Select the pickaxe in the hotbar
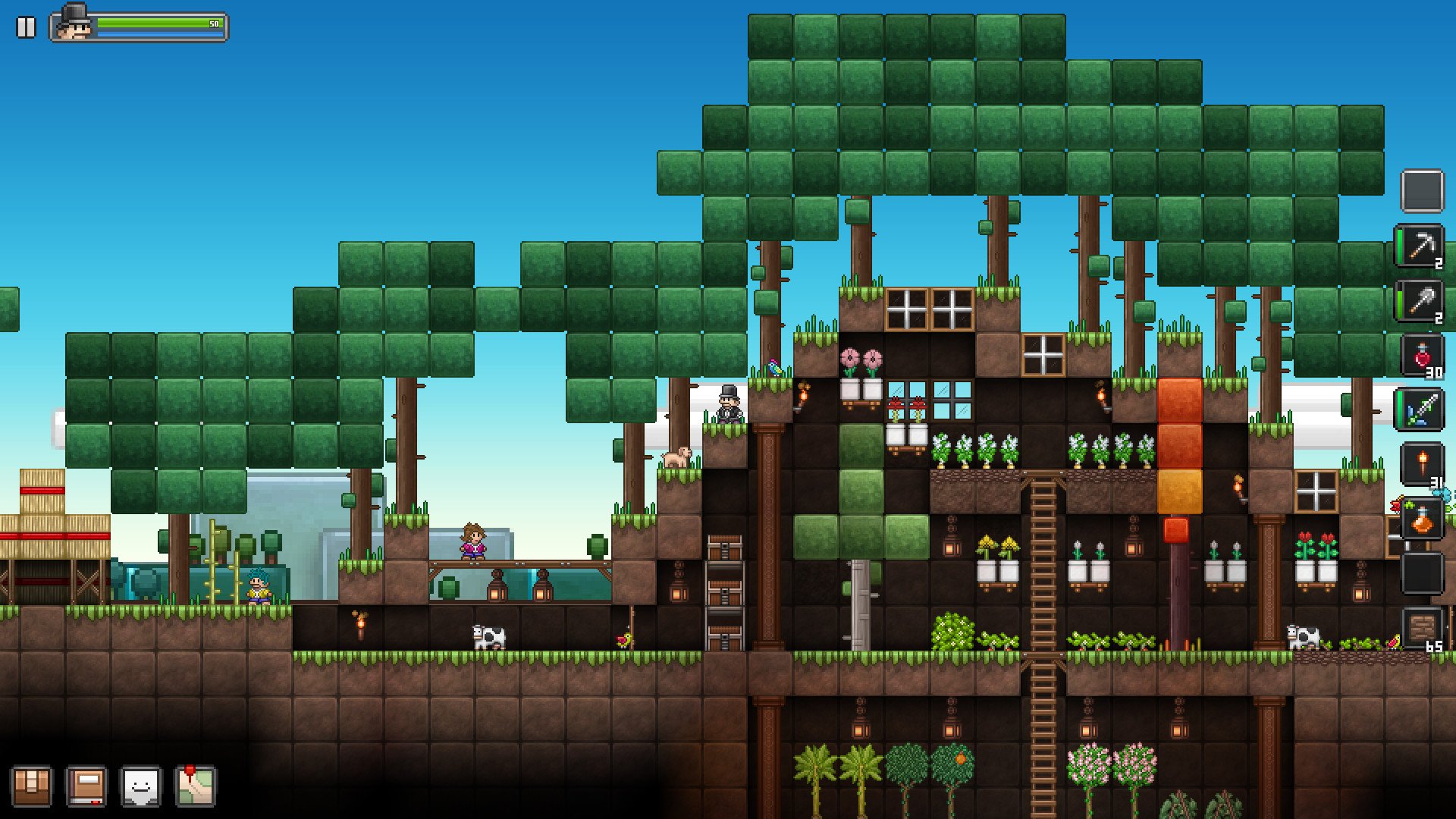Viewport: 1456px width, 819px height. click(x=1422, y=244)
